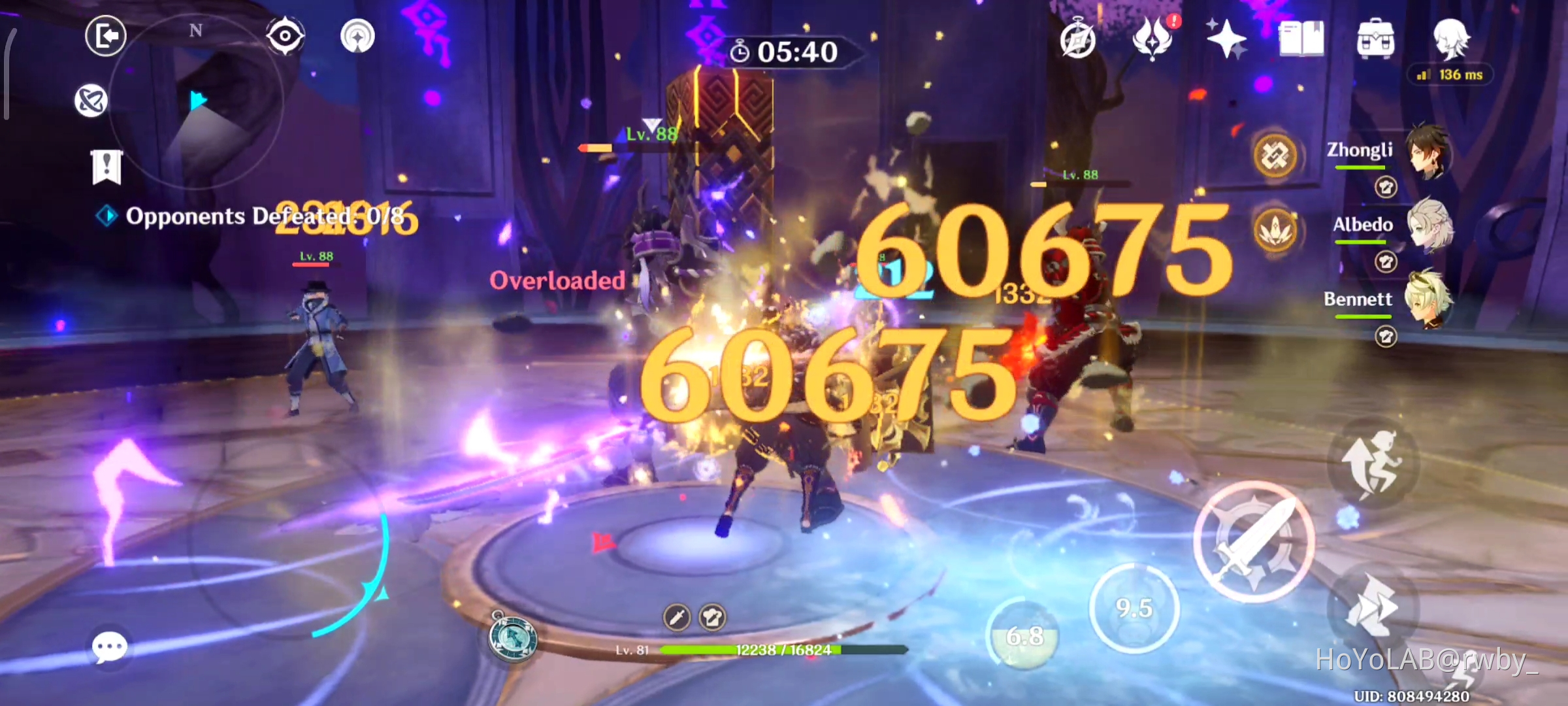
Task: Toggle the elemental sight eye icon
Action: coord(286,37)
